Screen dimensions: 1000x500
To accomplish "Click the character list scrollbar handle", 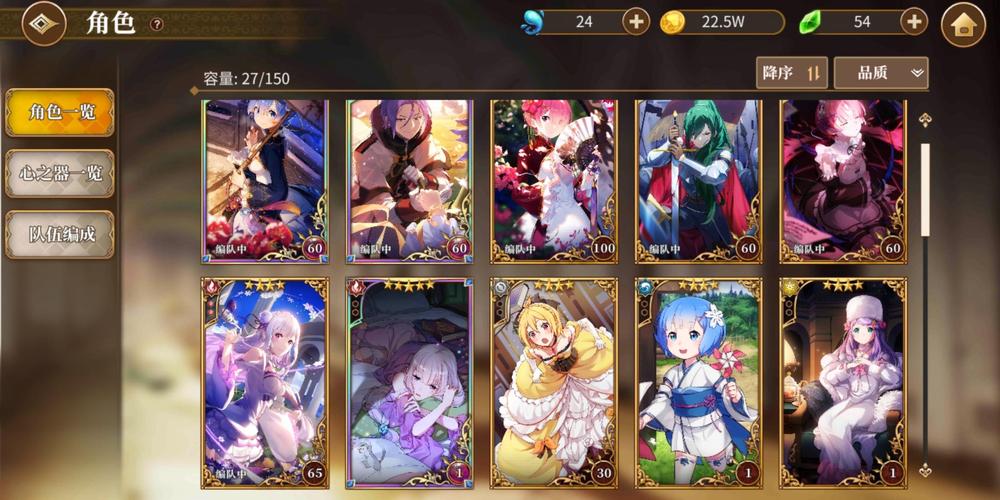I will (x=925, y=190).
